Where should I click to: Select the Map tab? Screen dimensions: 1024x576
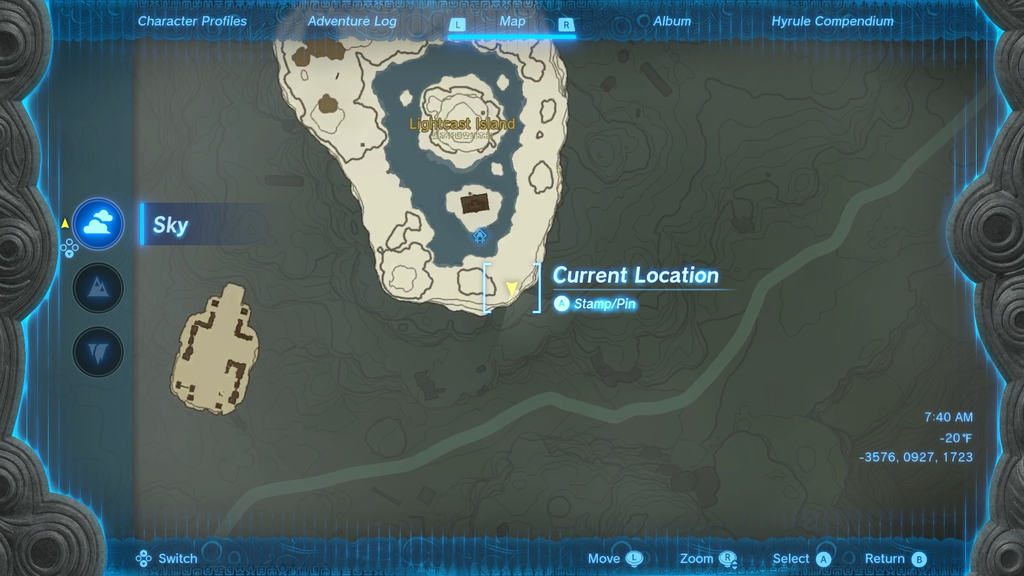click(x=512, y=21)
